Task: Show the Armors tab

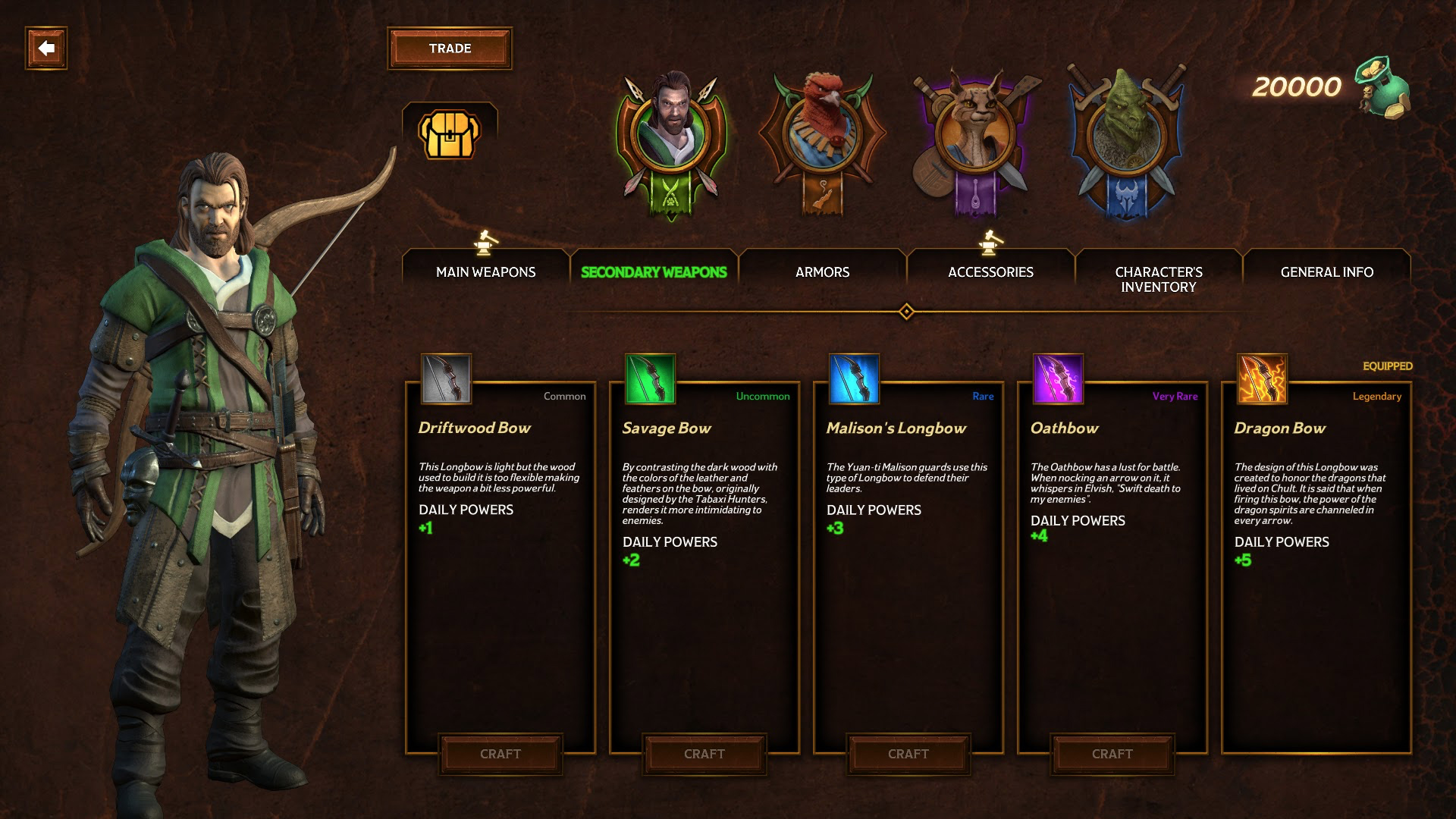Action: point(822,272)
